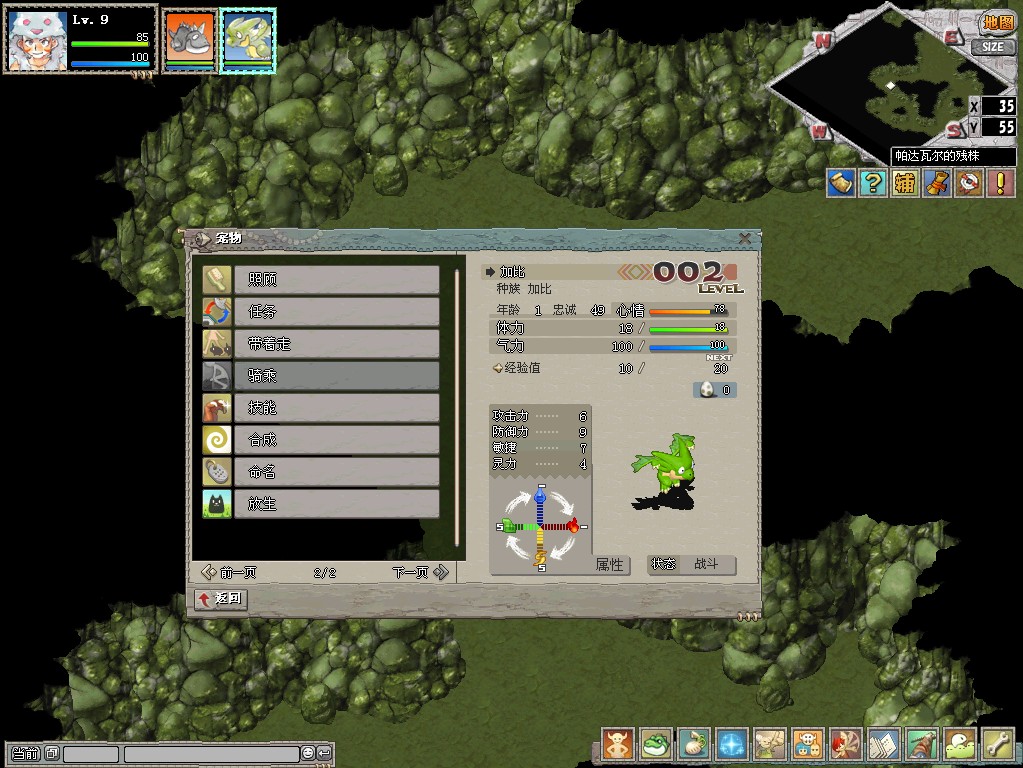
Task: Open the pet 技能 (skills) entry
Action: [x=336, y=407]
